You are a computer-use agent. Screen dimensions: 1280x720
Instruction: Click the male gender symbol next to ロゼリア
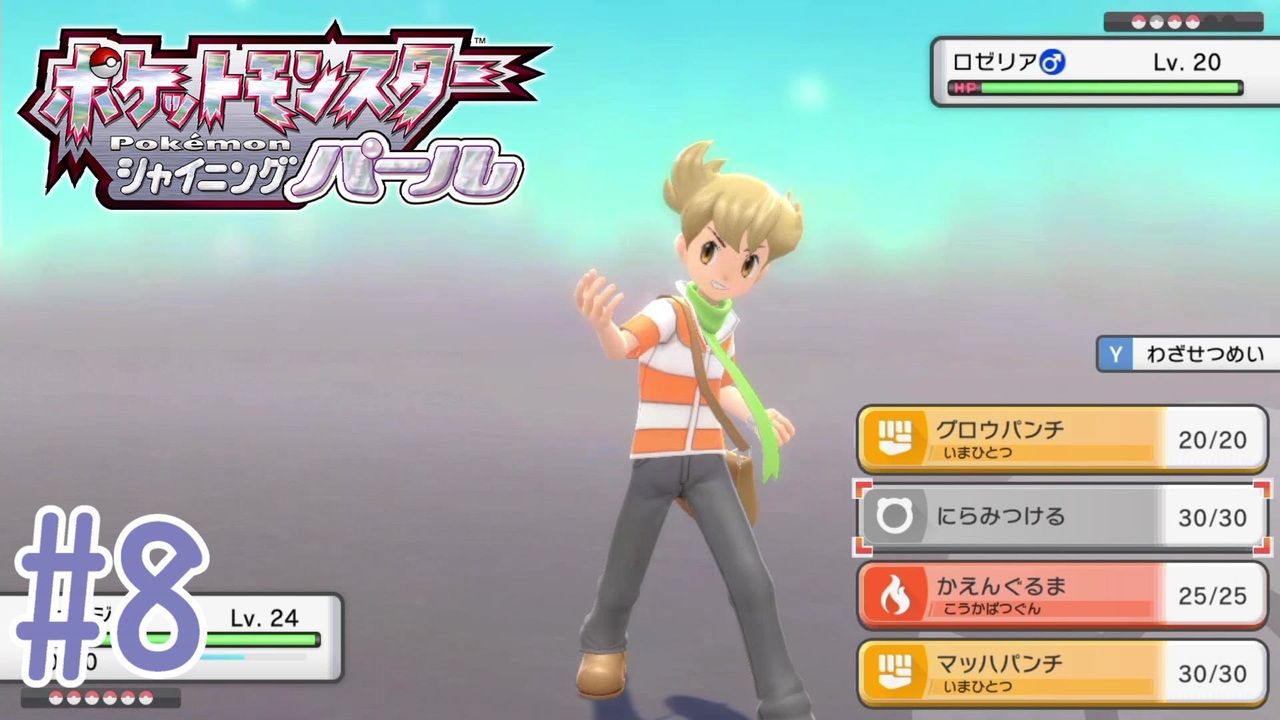coord(1050,62)
